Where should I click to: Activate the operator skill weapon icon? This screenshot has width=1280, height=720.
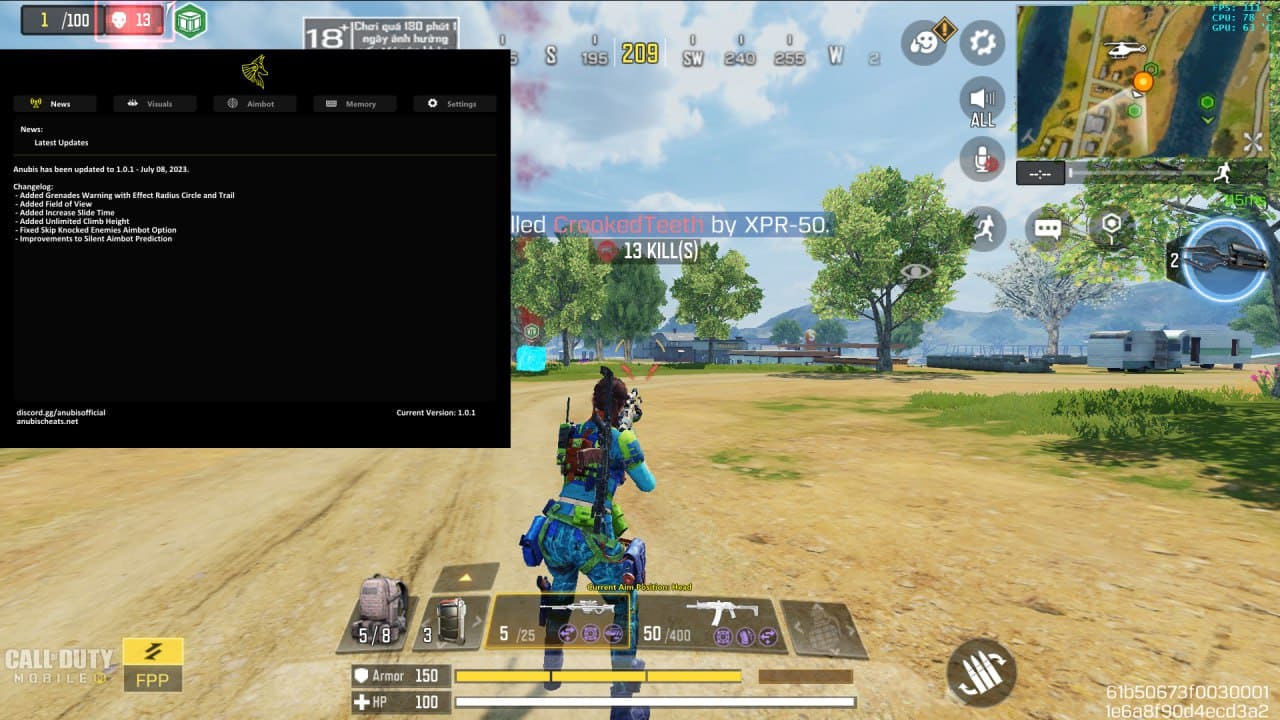point(1218,260)
